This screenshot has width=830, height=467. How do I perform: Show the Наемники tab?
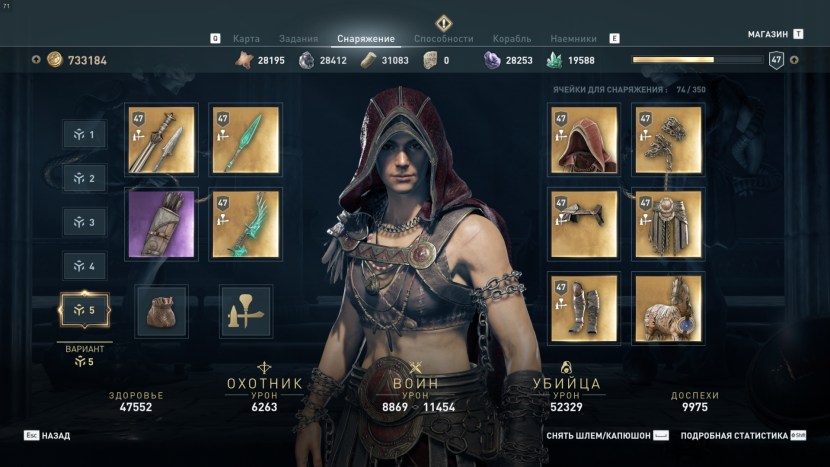573,39
